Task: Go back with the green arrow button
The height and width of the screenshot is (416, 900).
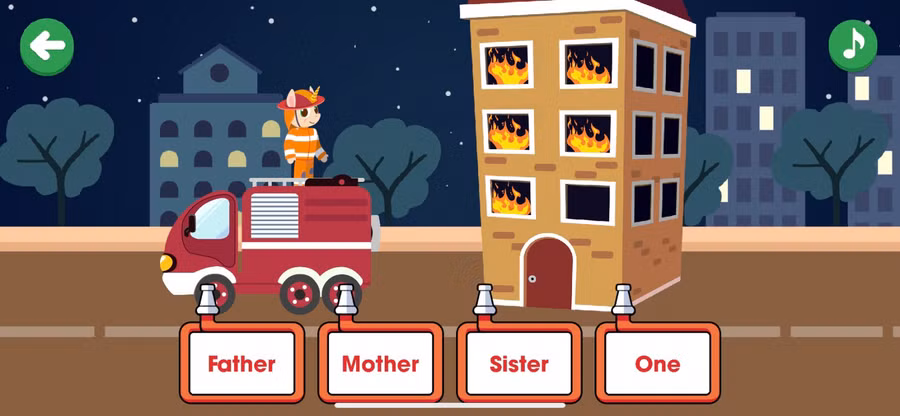Action: click(x=47, y=46)
